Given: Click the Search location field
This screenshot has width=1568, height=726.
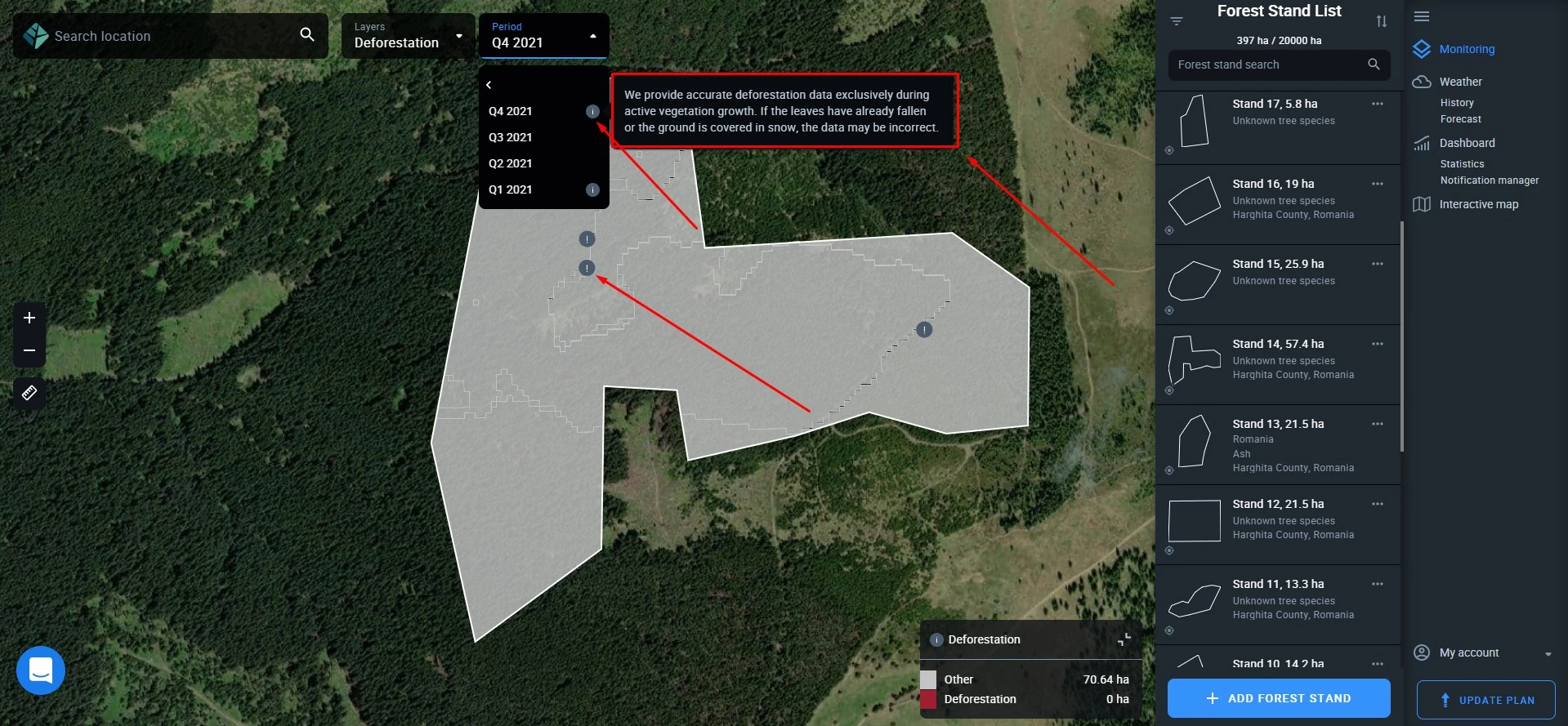Looking at the screenshot, I should tap(172, 36).
